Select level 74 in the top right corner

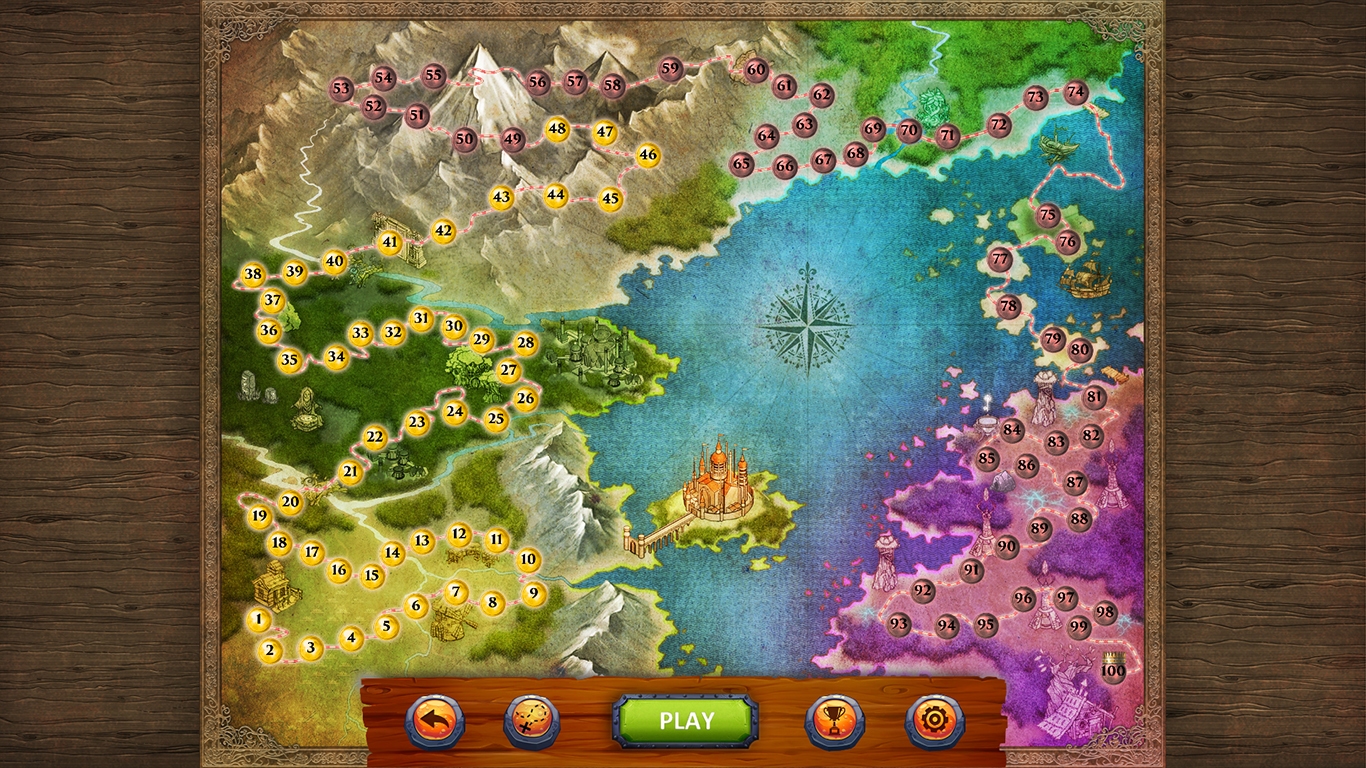(1075, 90)
